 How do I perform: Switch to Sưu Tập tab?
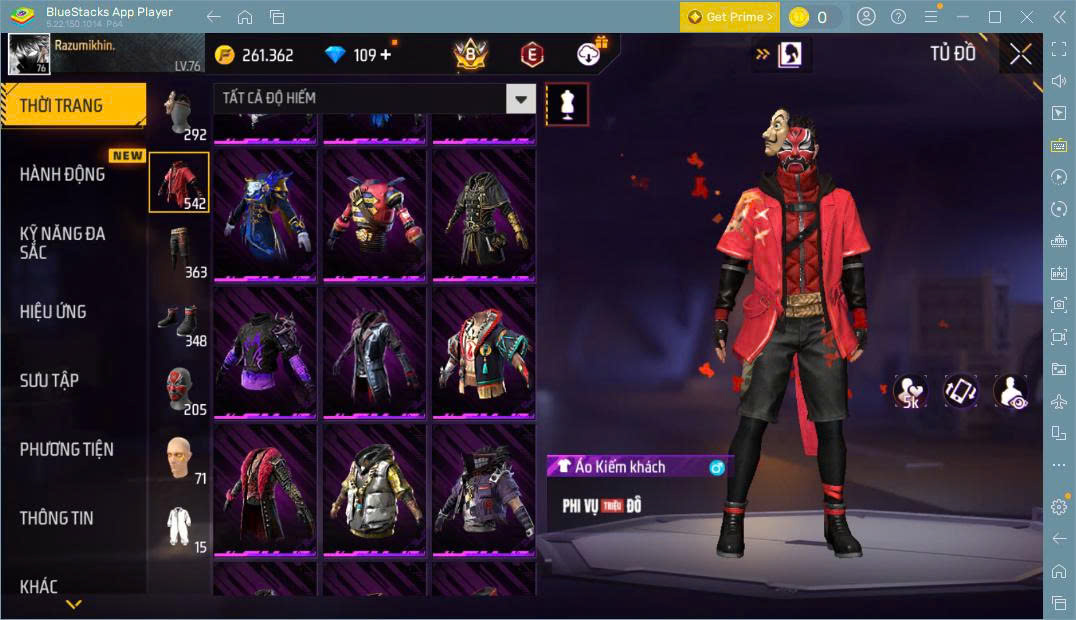coord(50,381)
